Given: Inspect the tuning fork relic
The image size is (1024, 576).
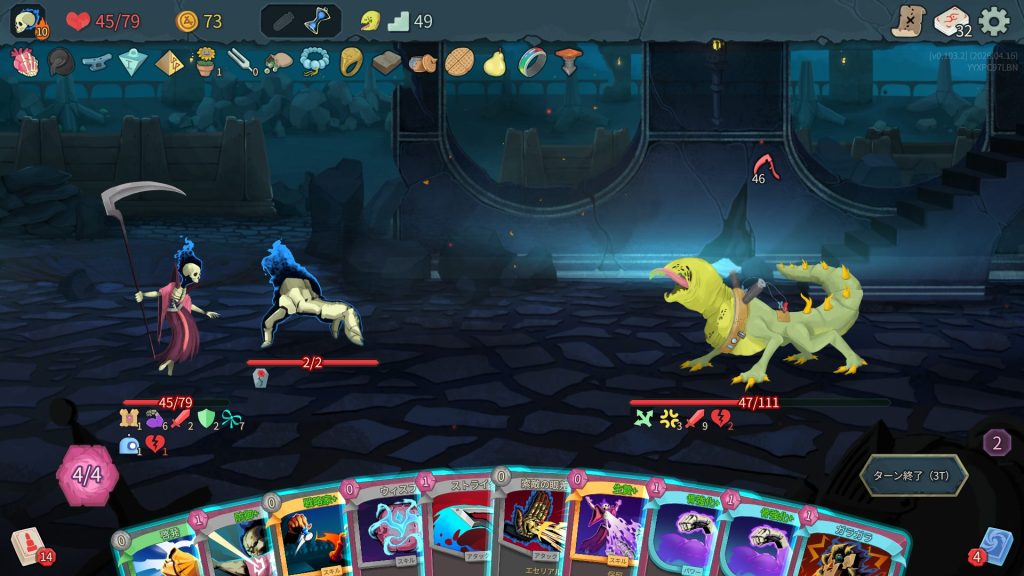Looking at the screenshot, I should point(241,62).
